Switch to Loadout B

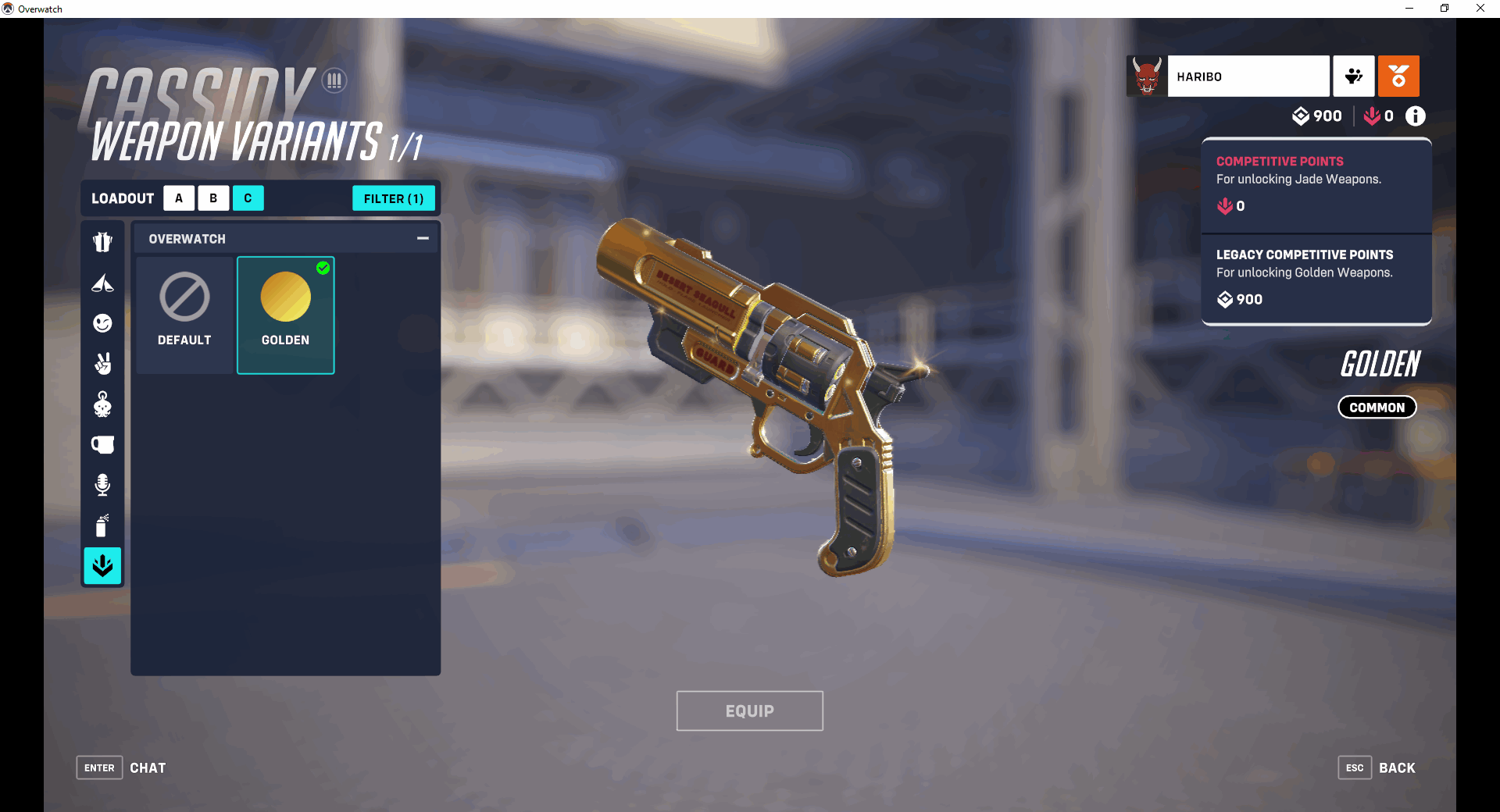(x=213, y=198)
